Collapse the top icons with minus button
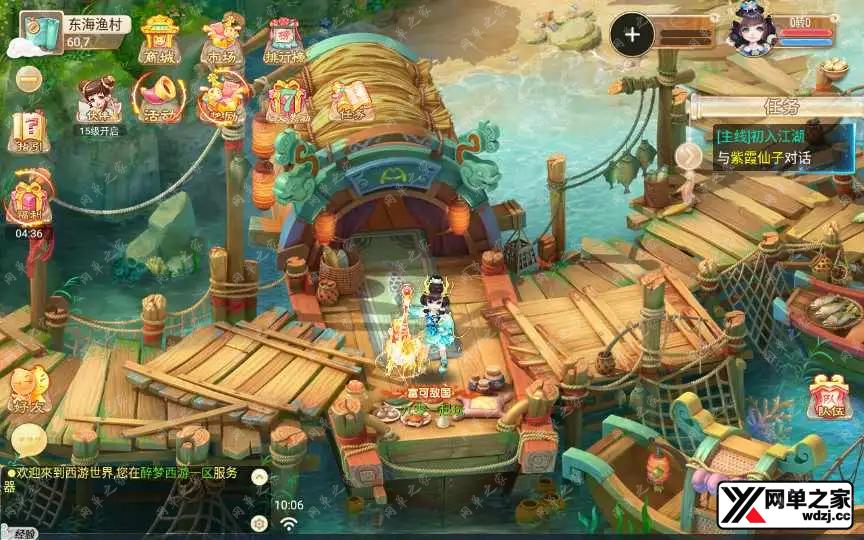This screenshot has height=540, width=864. (x=29, y=78)
